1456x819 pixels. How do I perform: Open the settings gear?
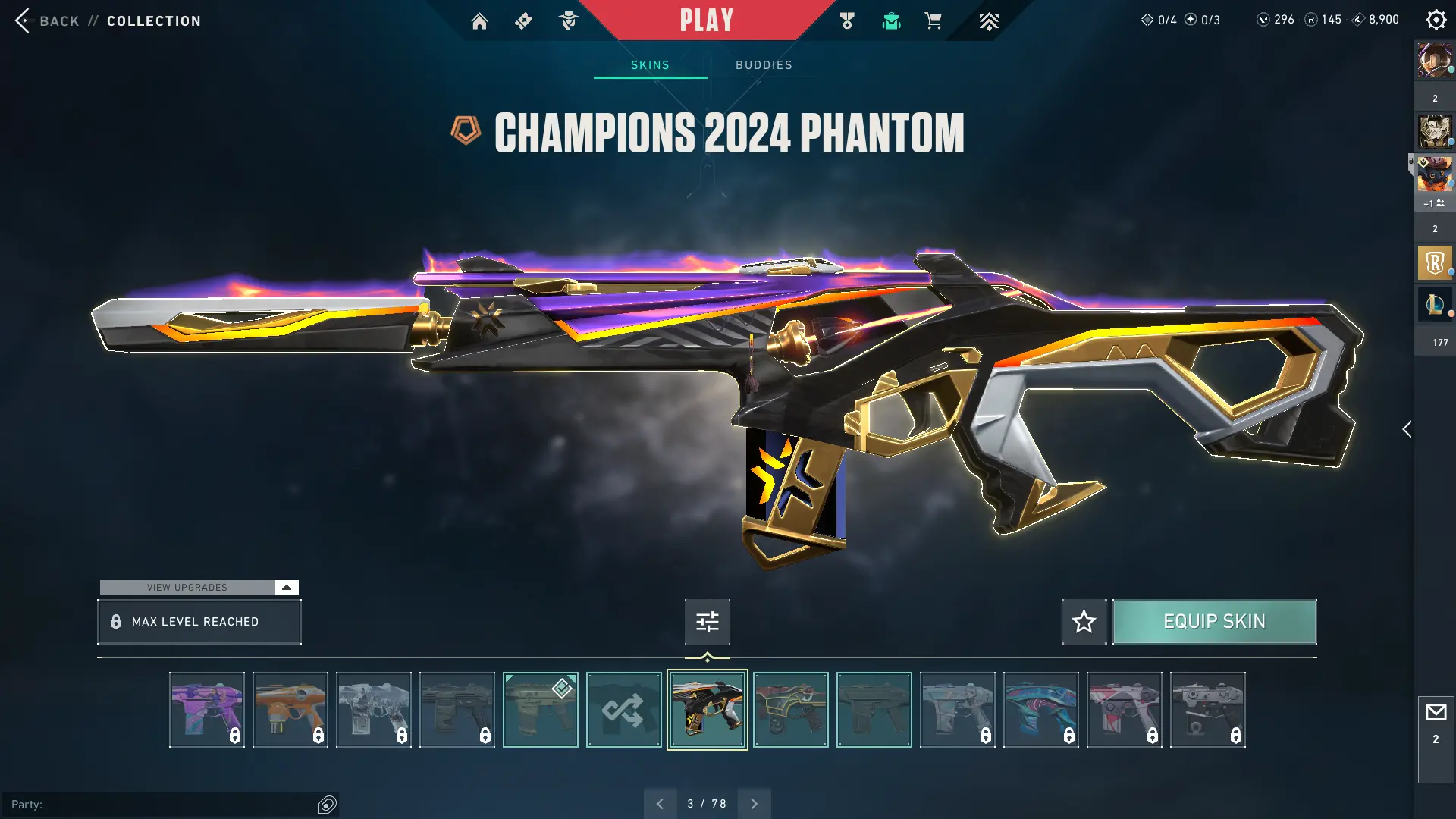point(1436,20)
